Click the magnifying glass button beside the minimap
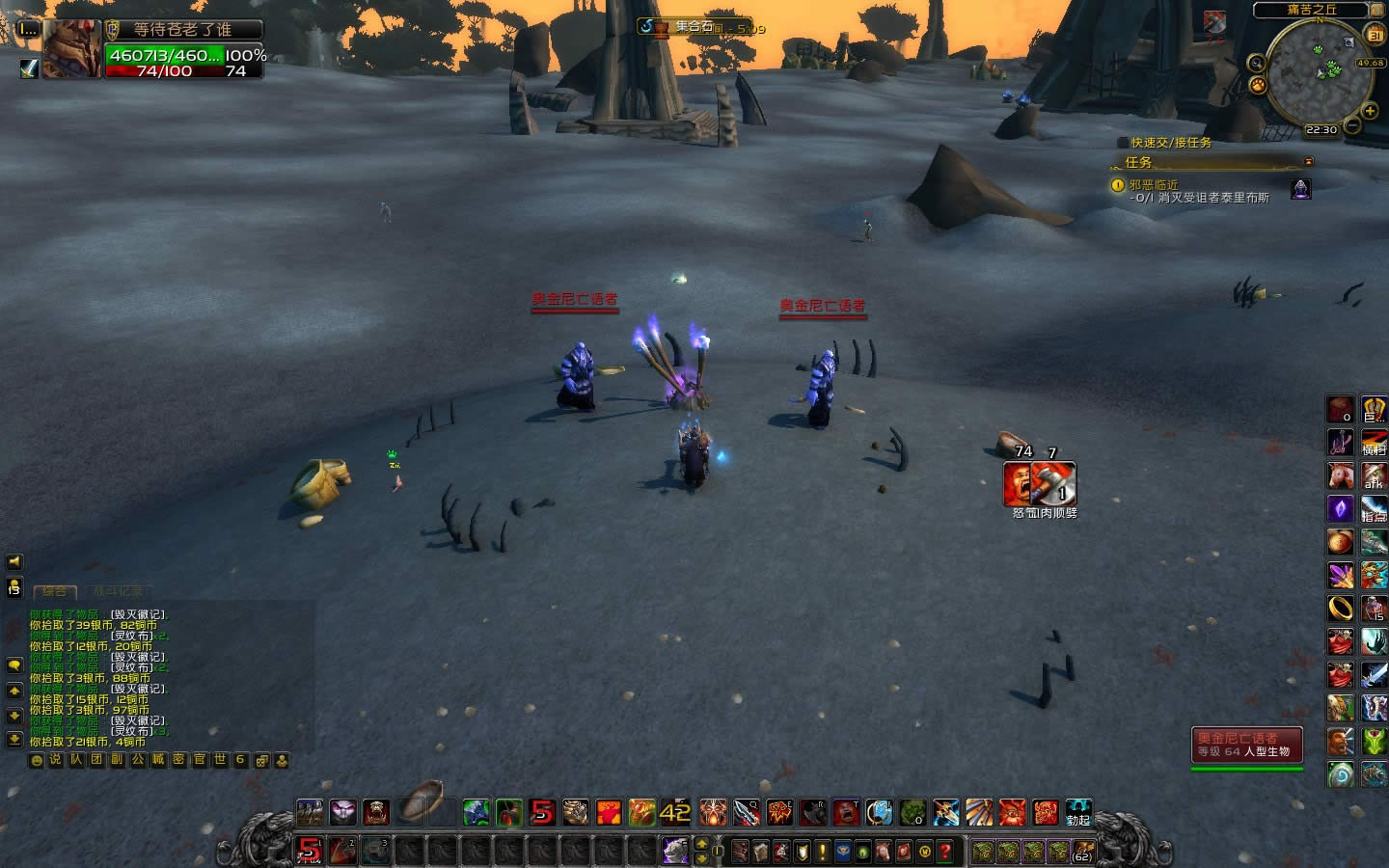 click(1256, 64)
